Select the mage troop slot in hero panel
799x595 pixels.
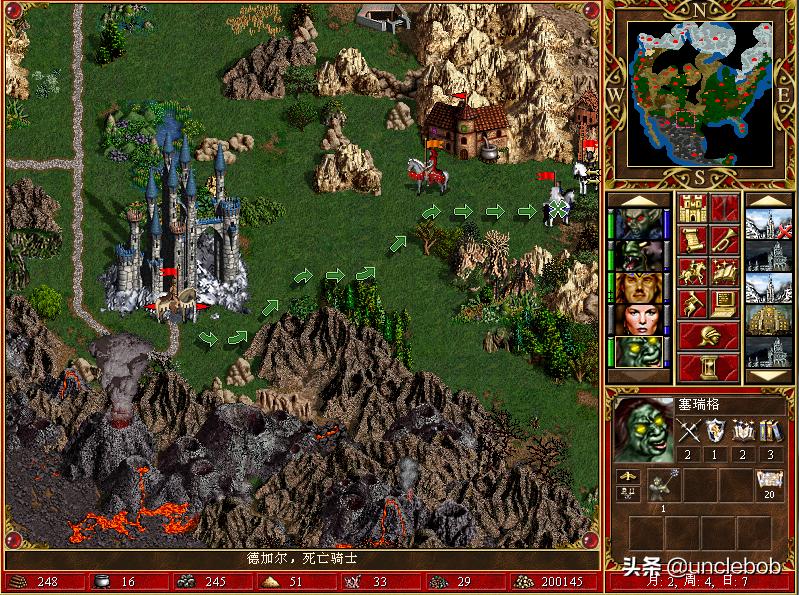click(x=663, y=485)
